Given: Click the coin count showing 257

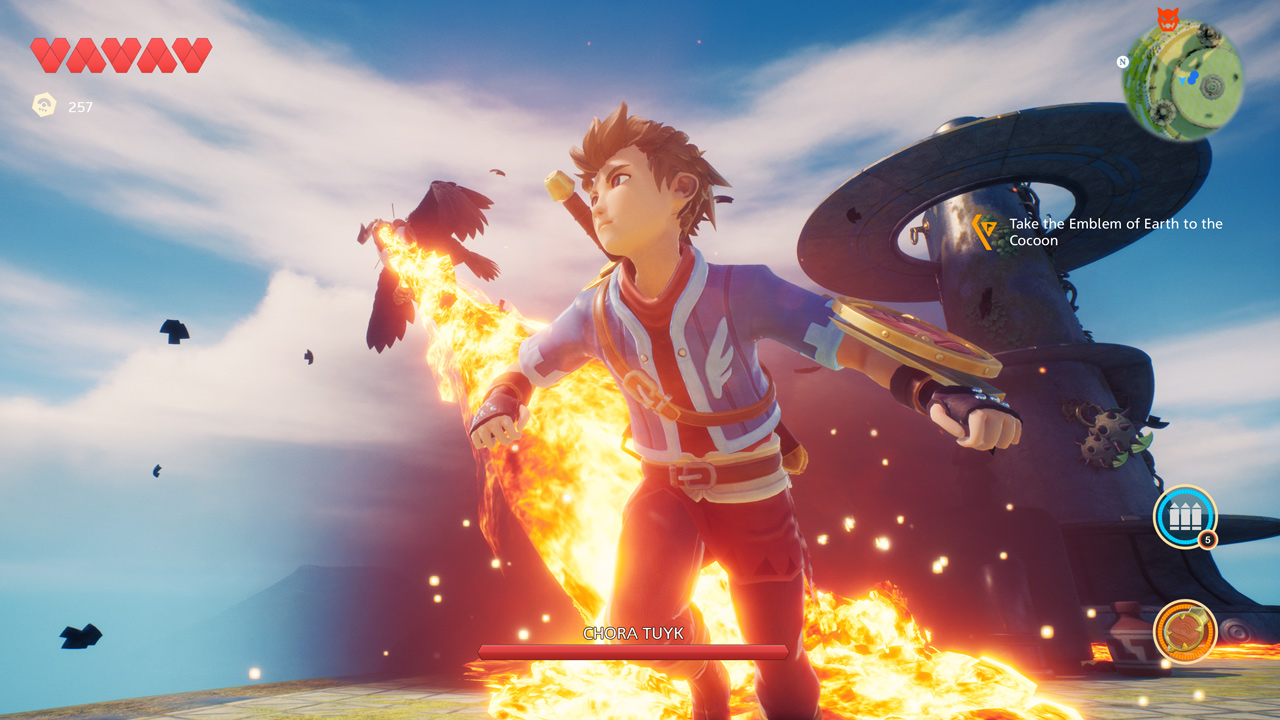Looking at the screenshot, I should point(78,107).
